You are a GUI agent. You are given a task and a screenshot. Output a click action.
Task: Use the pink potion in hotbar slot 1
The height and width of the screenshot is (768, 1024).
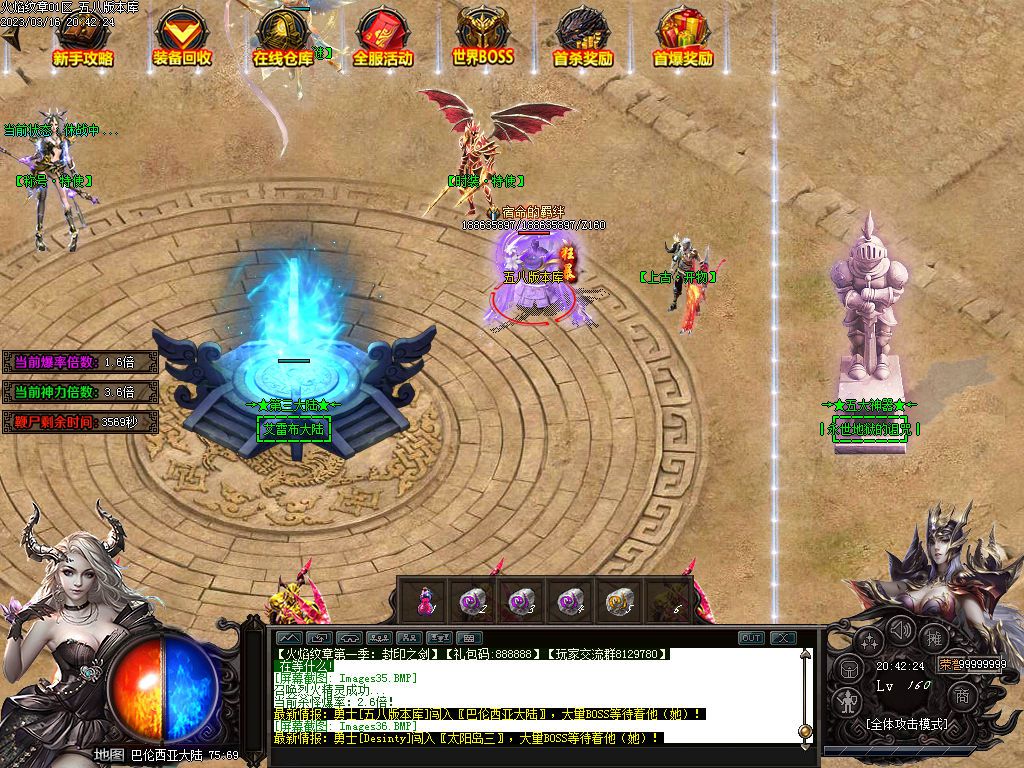click(425, 601)
